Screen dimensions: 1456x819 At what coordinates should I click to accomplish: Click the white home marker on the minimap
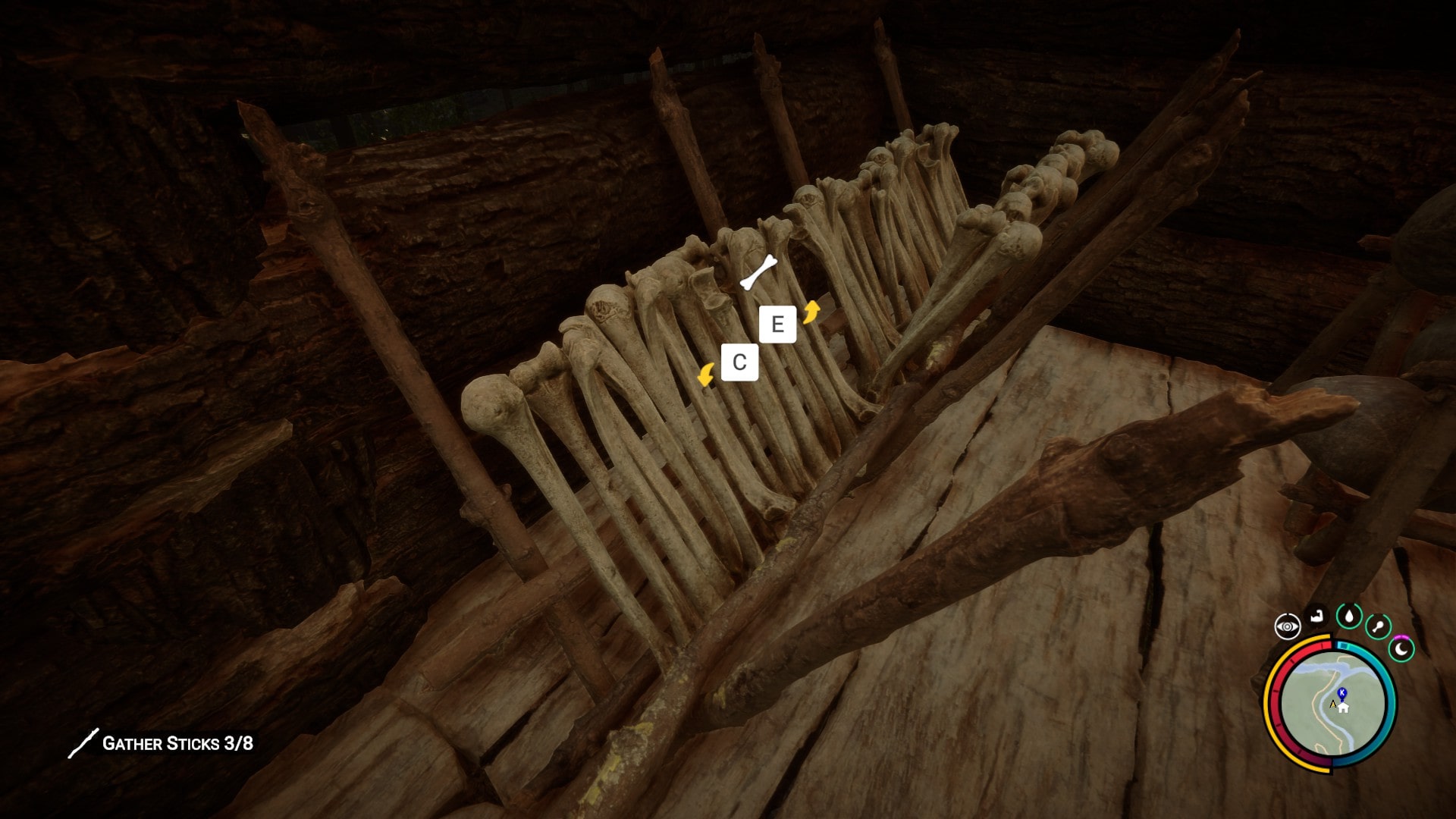(1343, 708)
